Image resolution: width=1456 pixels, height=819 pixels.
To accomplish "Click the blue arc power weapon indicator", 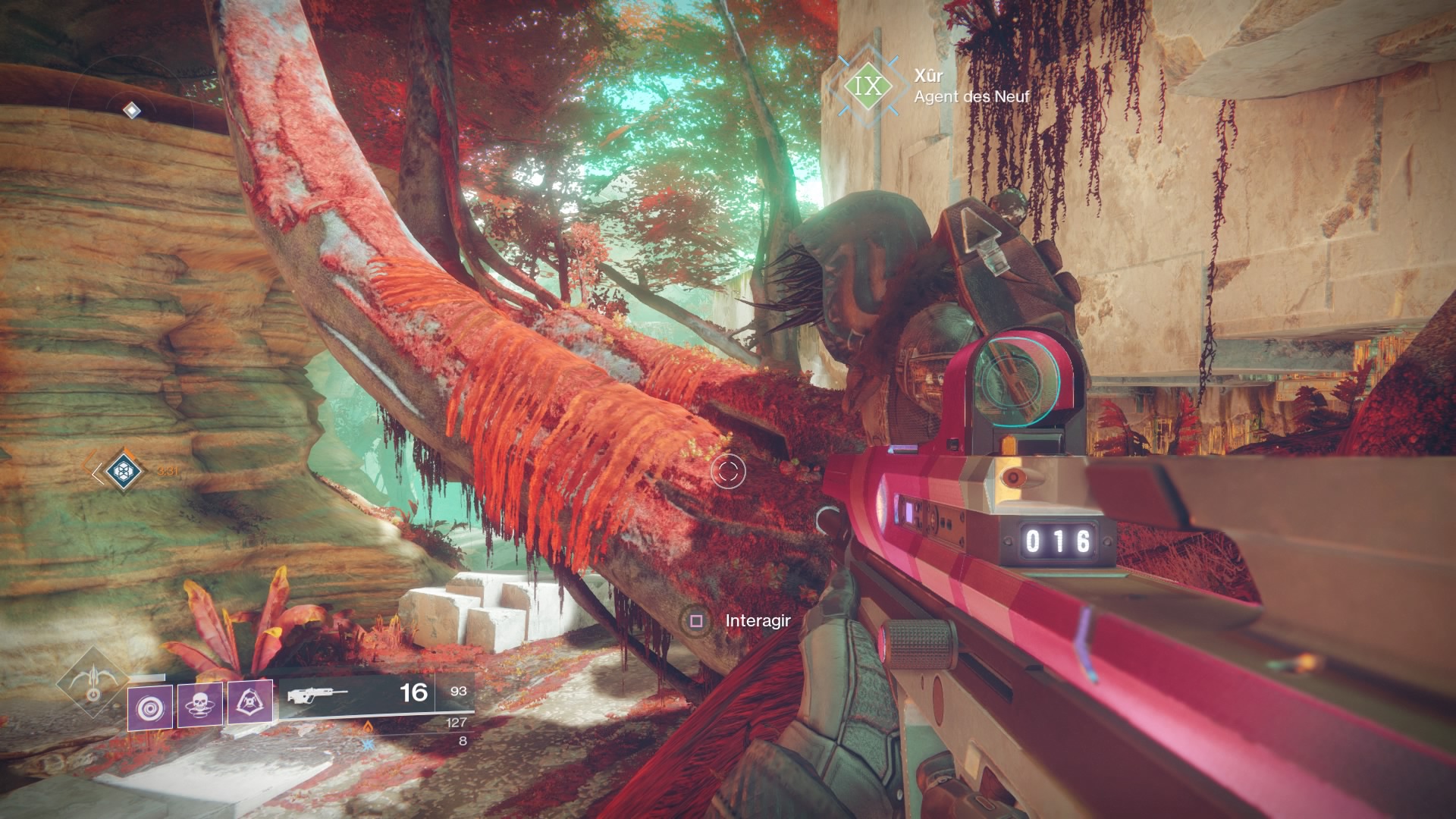I will (369, 744).
